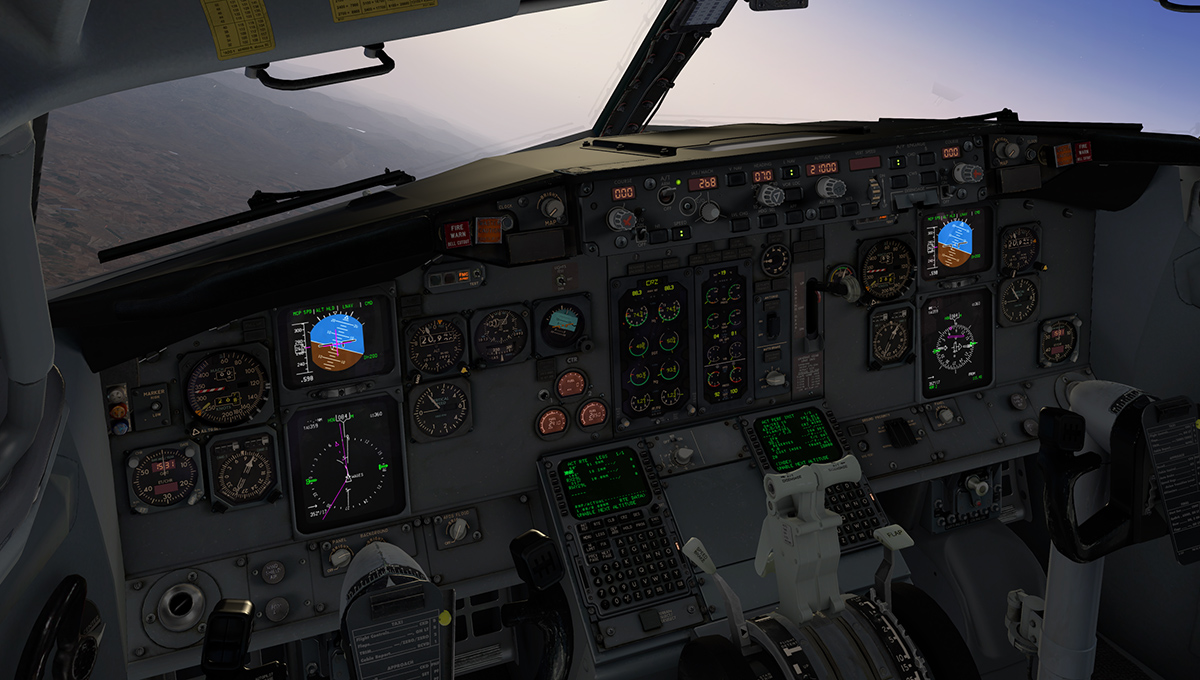Click the HEADING selector knob
Viewport: 1200px width, 680px height.
pos(769,196)
